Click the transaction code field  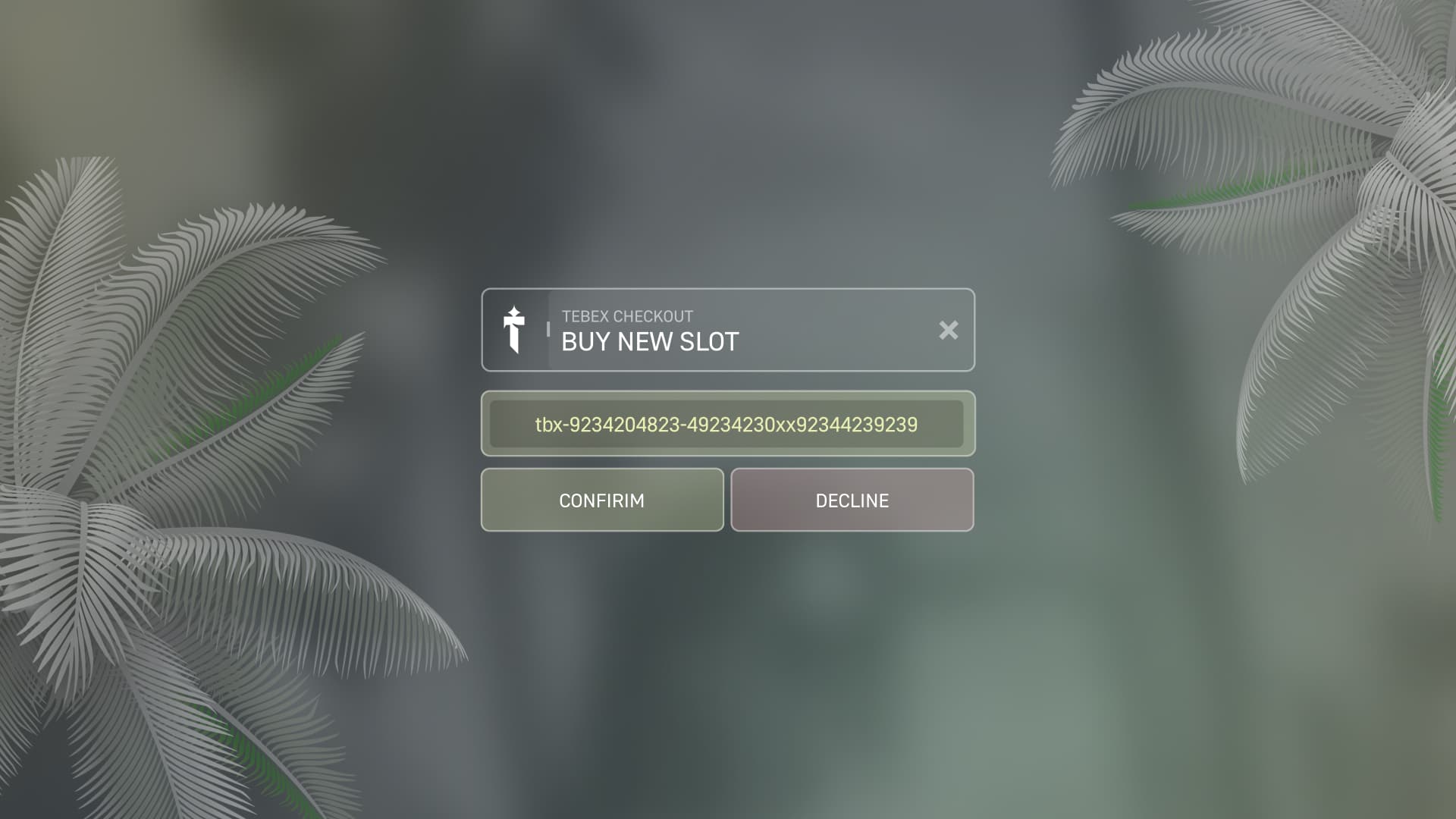[726, 424]
